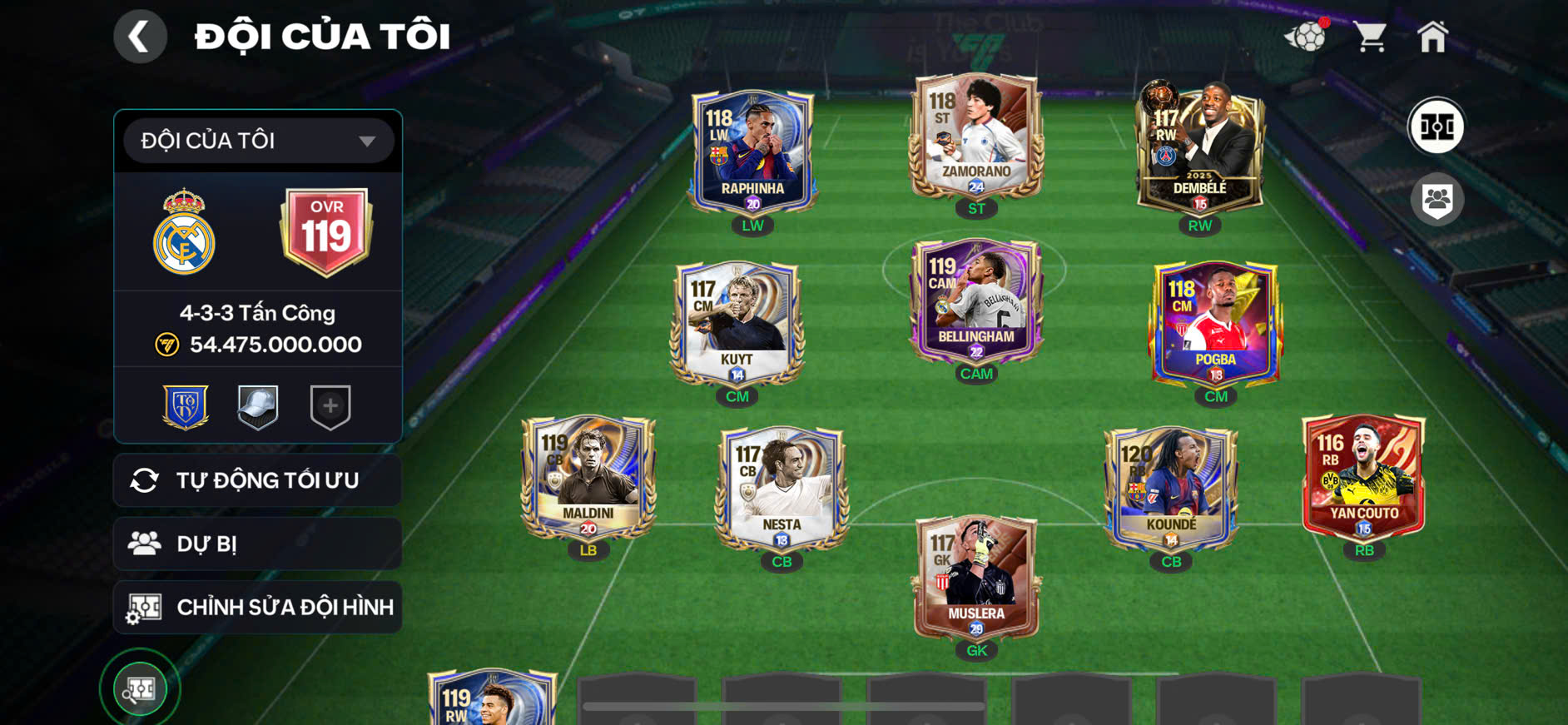Image resolution: width=1568 pixels, height=725 pixels.
Task: Open notifications via soccer ball icon
Action: pos(1307,37)
